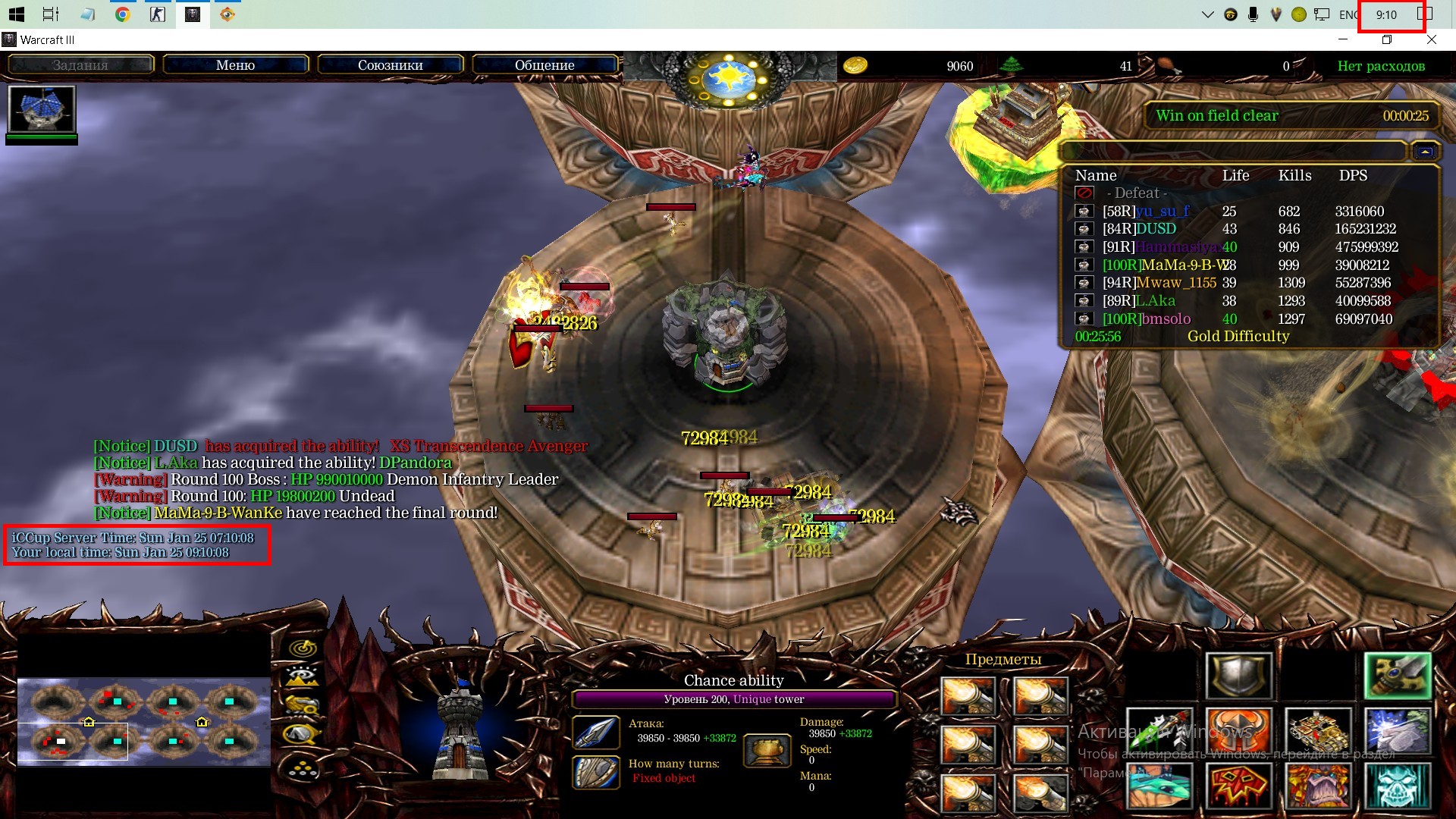Use the green-tipped arrow ability icon
The width and height of the screenshot is (1456, 819).
coord(1159,731)
